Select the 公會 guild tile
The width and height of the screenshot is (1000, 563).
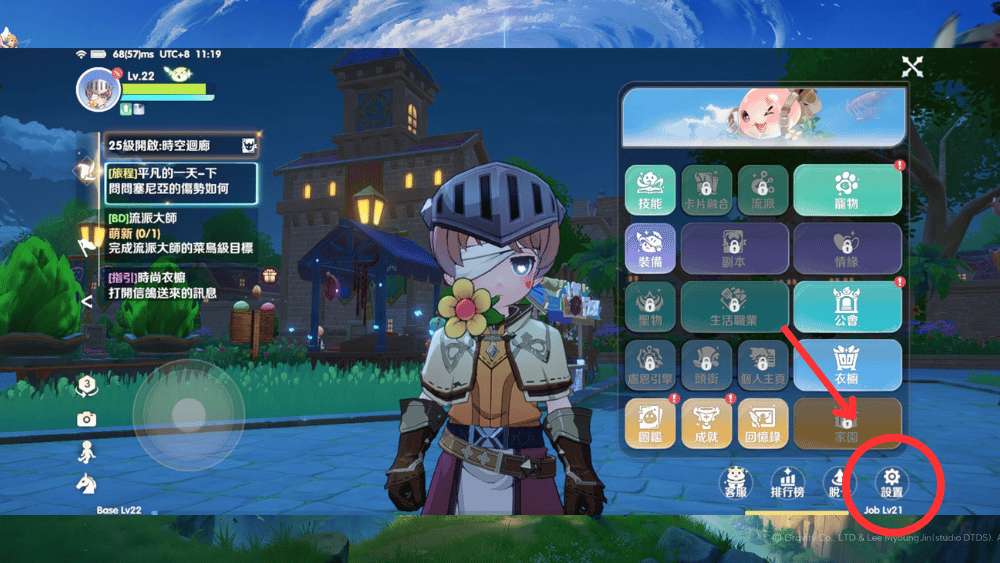(847, 306)
